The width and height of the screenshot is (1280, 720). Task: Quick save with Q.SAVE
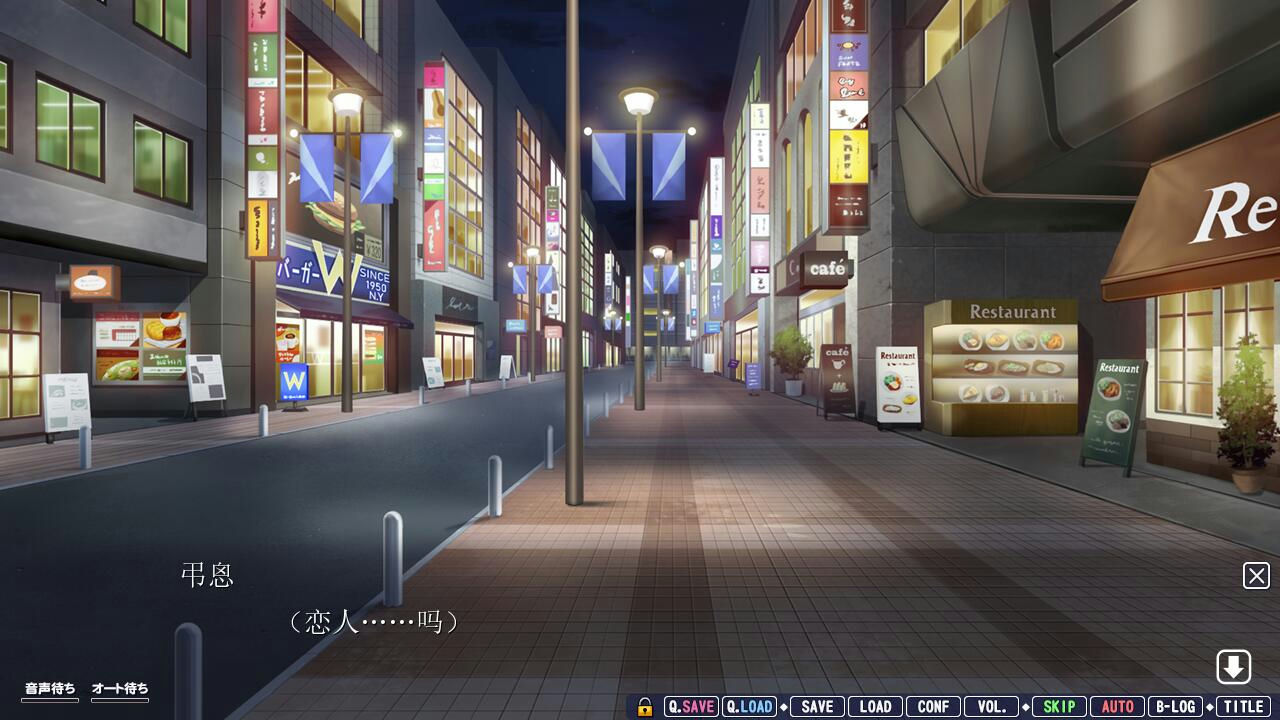[x=691, y=707]
